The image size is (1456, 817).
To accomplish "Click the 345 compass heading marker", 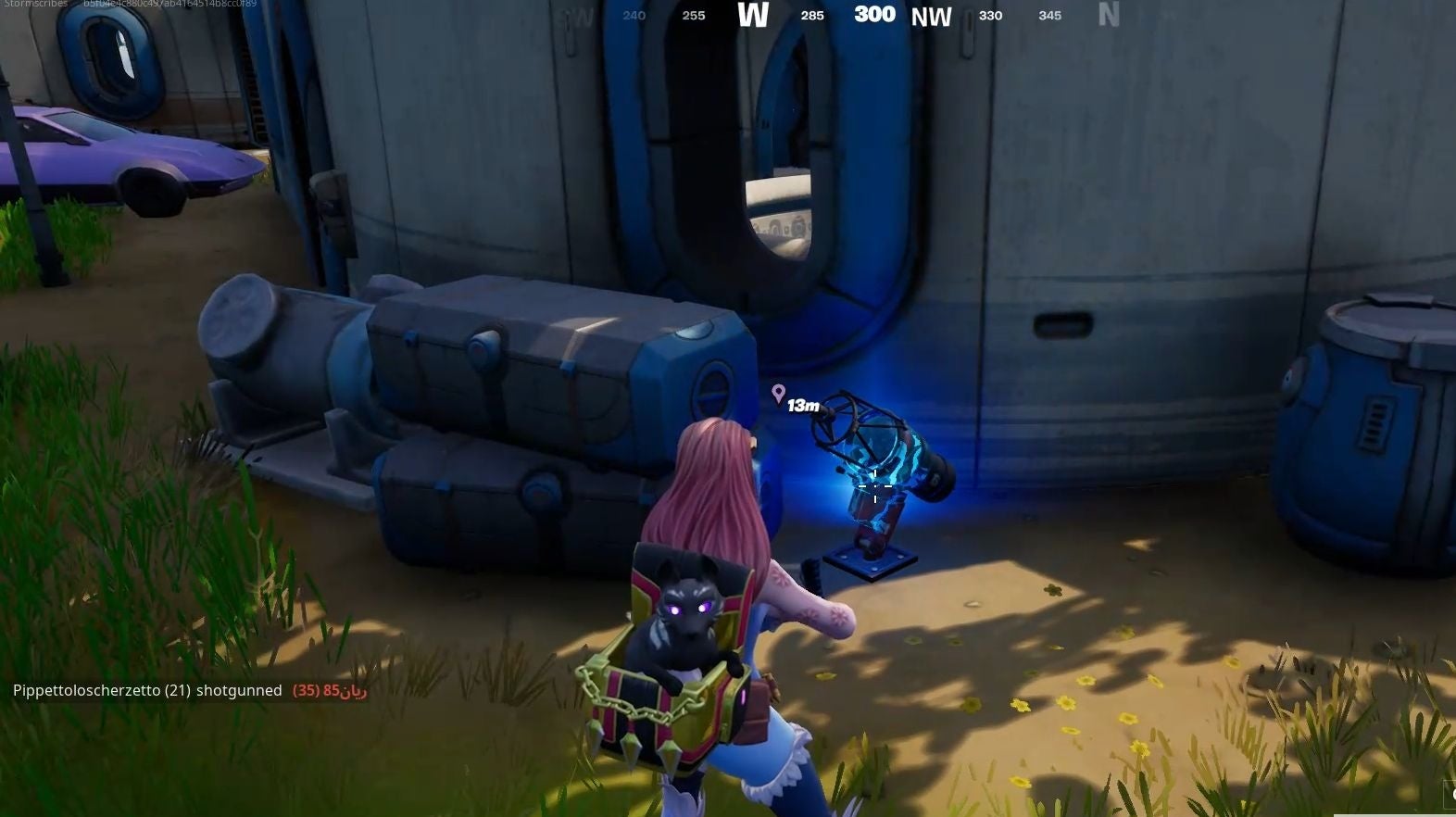I will click(1049, 16).
